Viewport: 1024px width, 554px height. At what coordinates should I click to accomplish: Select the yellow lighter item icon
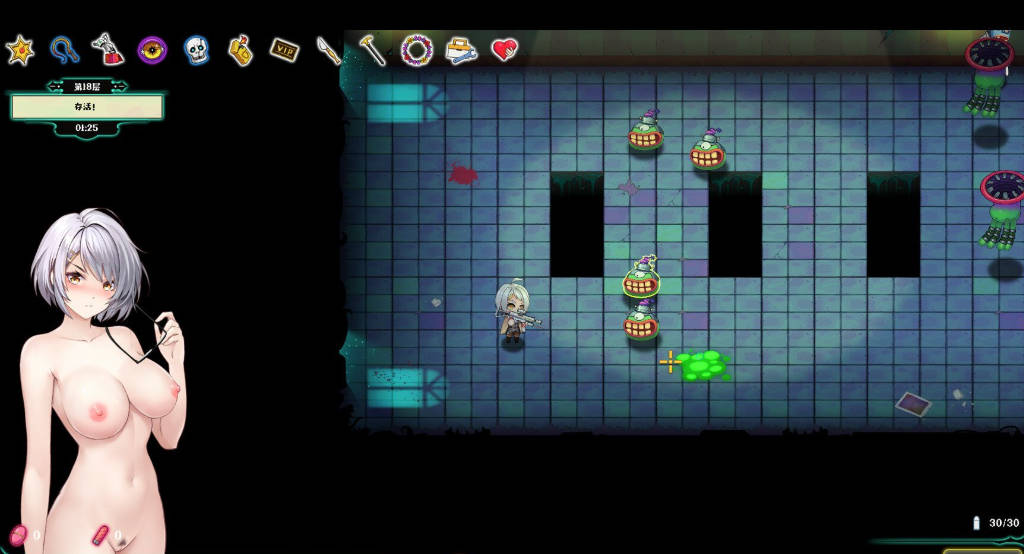point(240,50)
